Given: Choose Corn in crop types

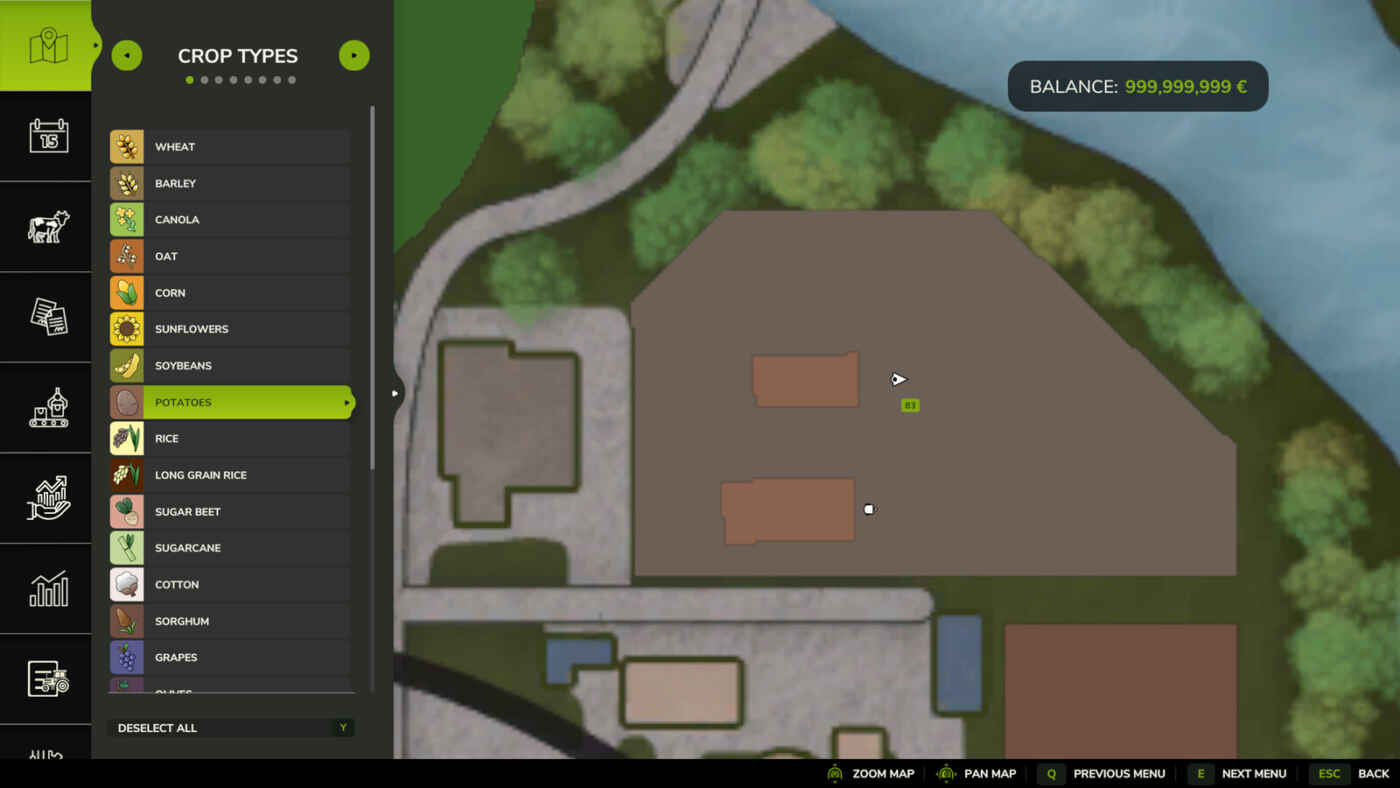Looking at the screenshot, I should (230, 293).
